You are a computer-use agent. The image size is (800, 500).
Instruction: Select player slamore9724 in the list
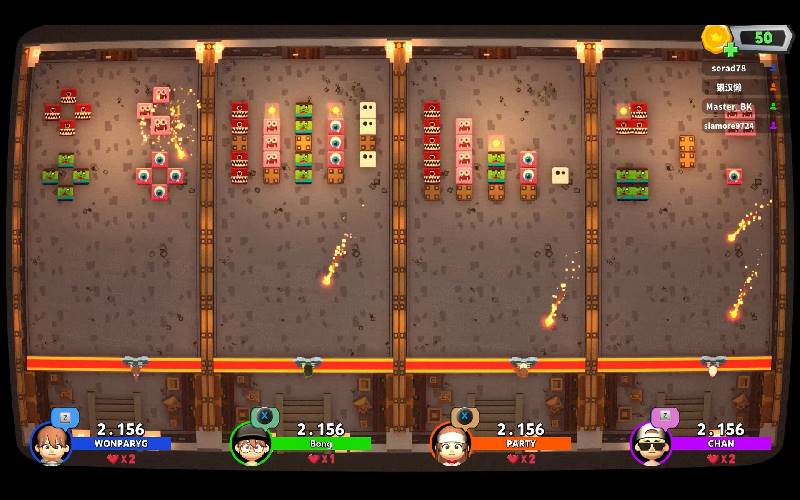pos(730,125)
